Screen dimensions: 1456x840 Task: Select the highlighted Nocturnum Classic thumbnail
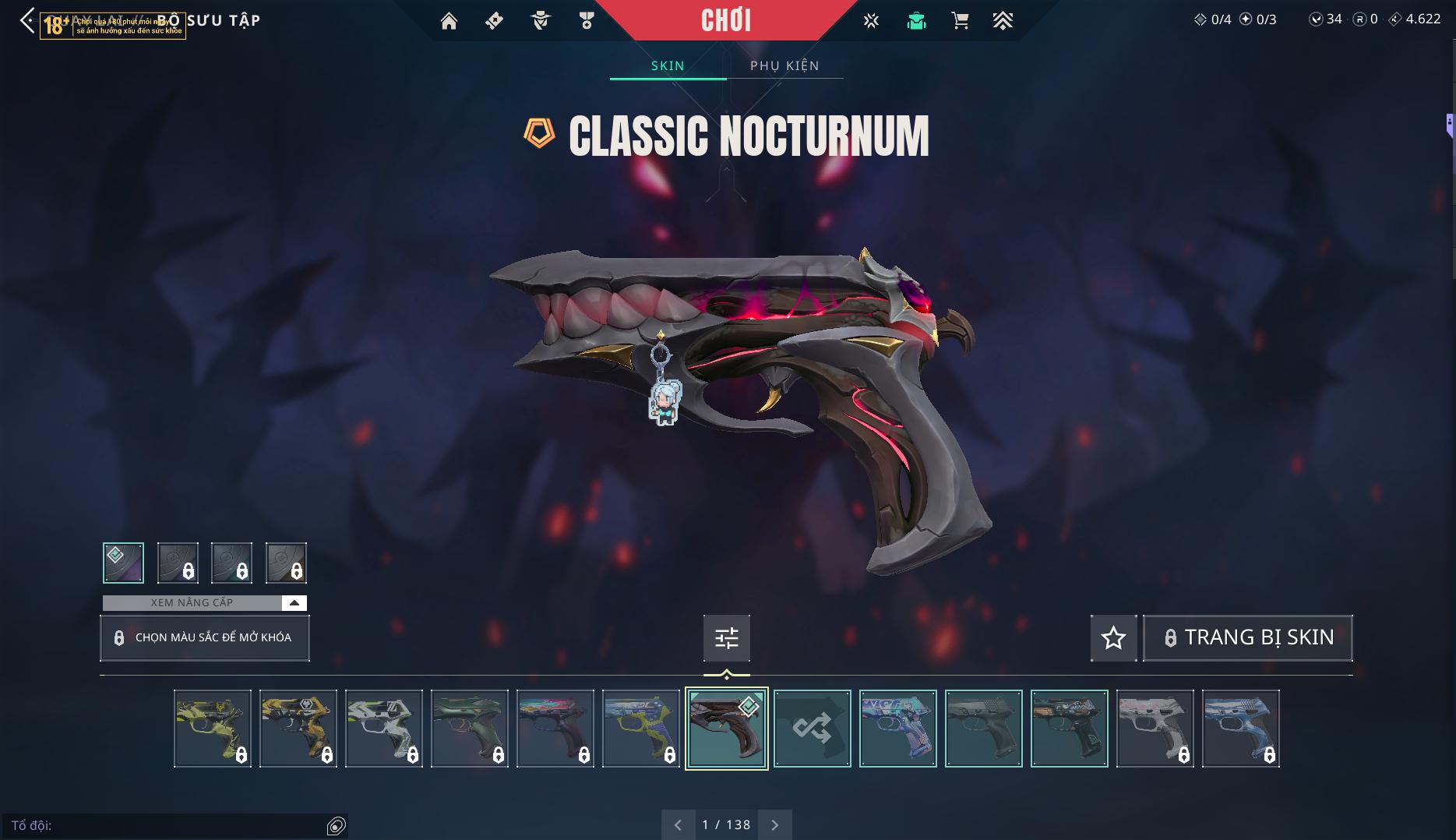click(726, 729)
